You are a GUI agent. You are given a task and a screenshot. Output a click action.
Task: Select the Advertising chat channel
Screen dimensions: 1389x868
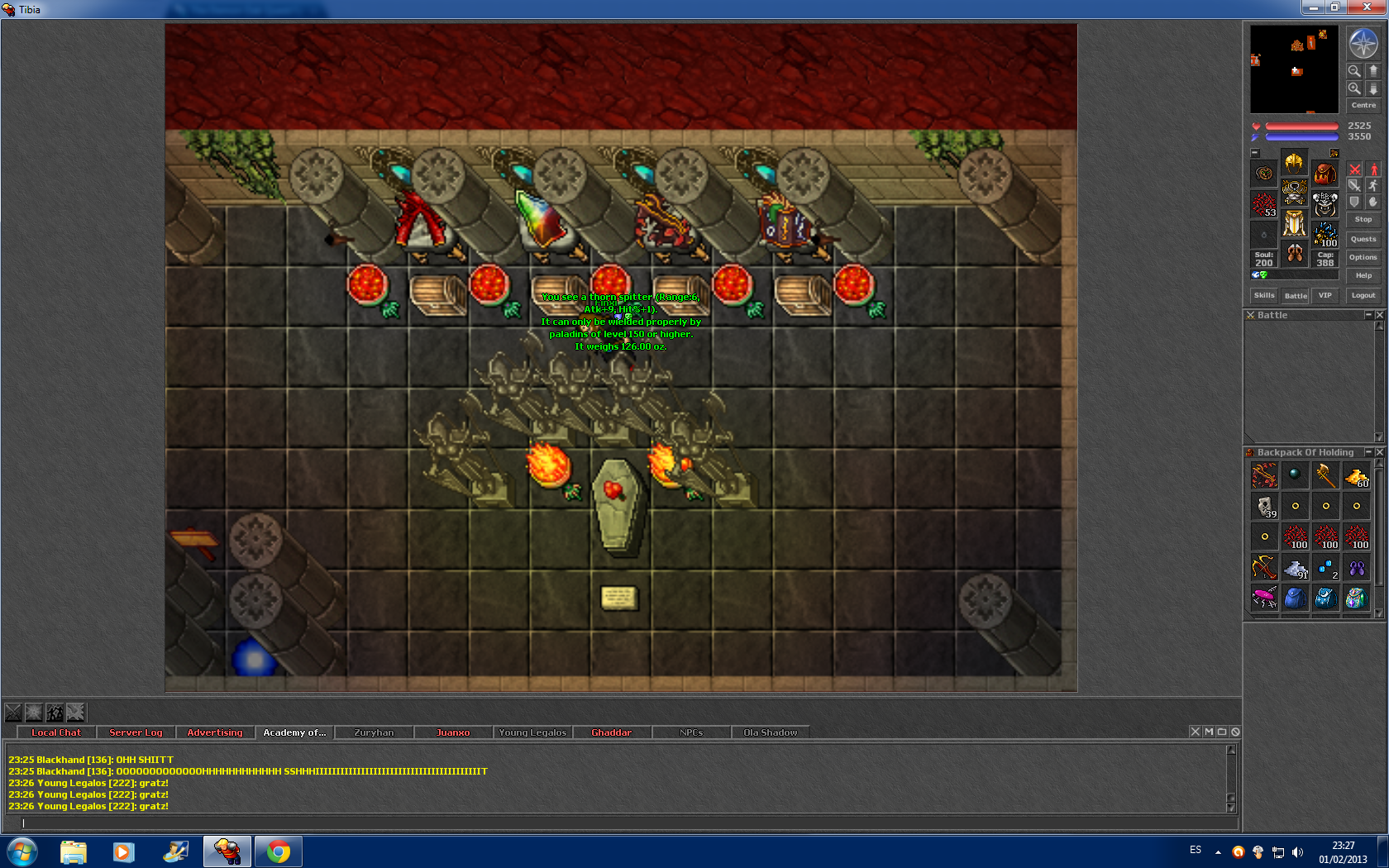tap(215, 732)
